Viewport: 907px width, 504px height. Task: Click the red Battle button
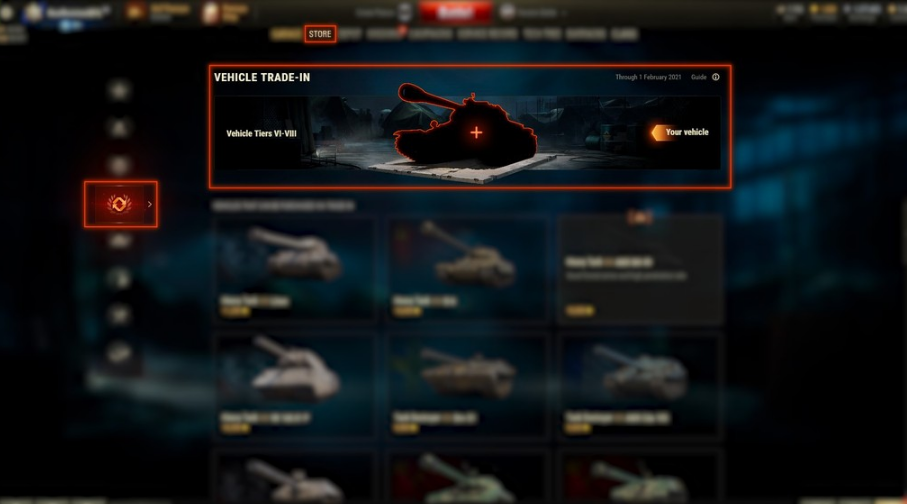(455, 12)
